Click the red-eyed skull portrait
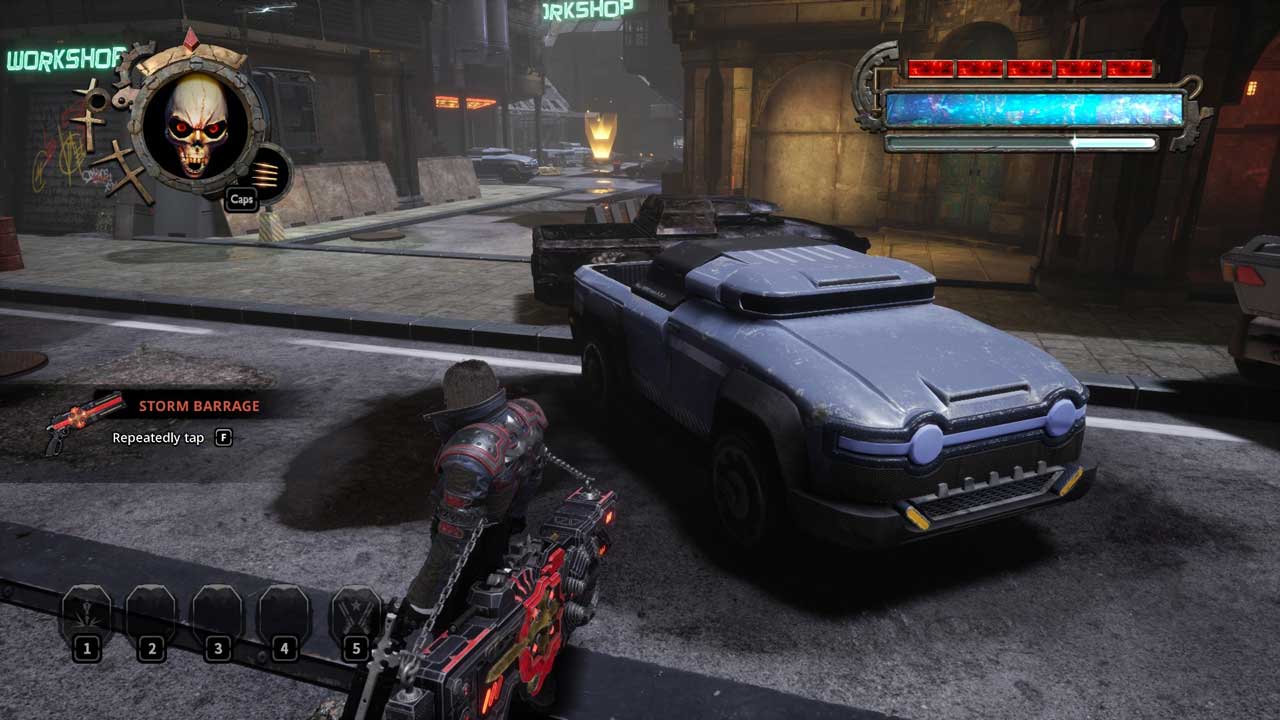This screenshot has width=1280, height=720. (197, 126)
